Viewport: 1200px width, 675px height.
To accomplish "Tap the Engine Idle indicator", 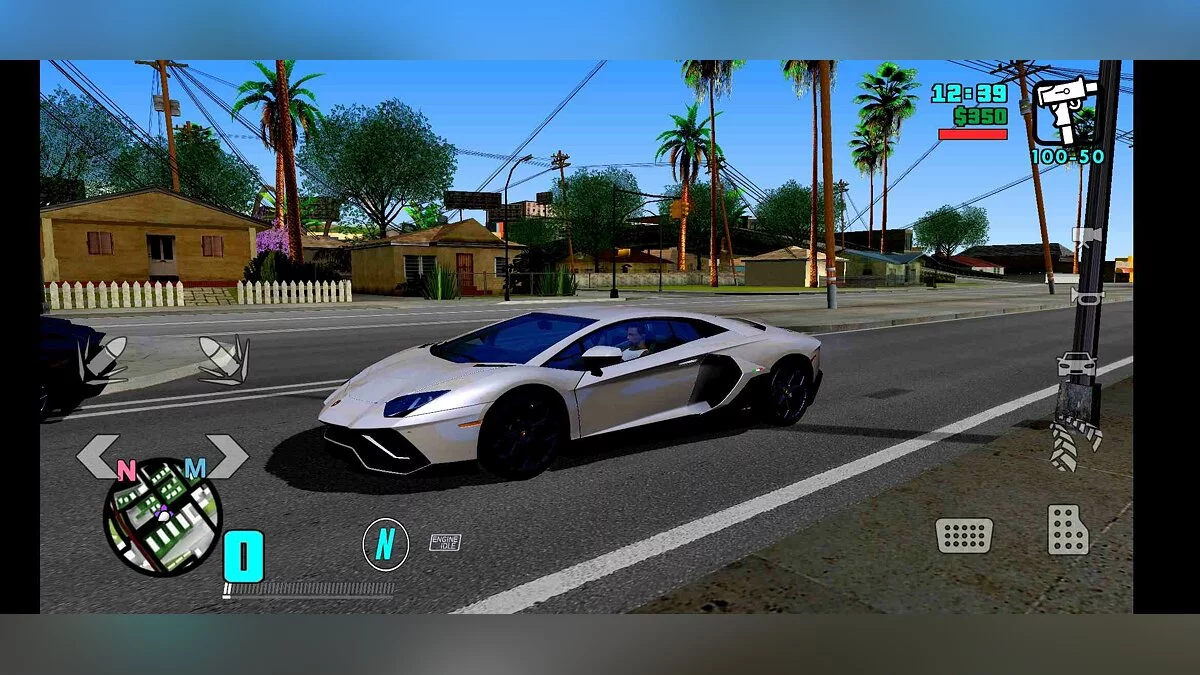I will [445, 542].
